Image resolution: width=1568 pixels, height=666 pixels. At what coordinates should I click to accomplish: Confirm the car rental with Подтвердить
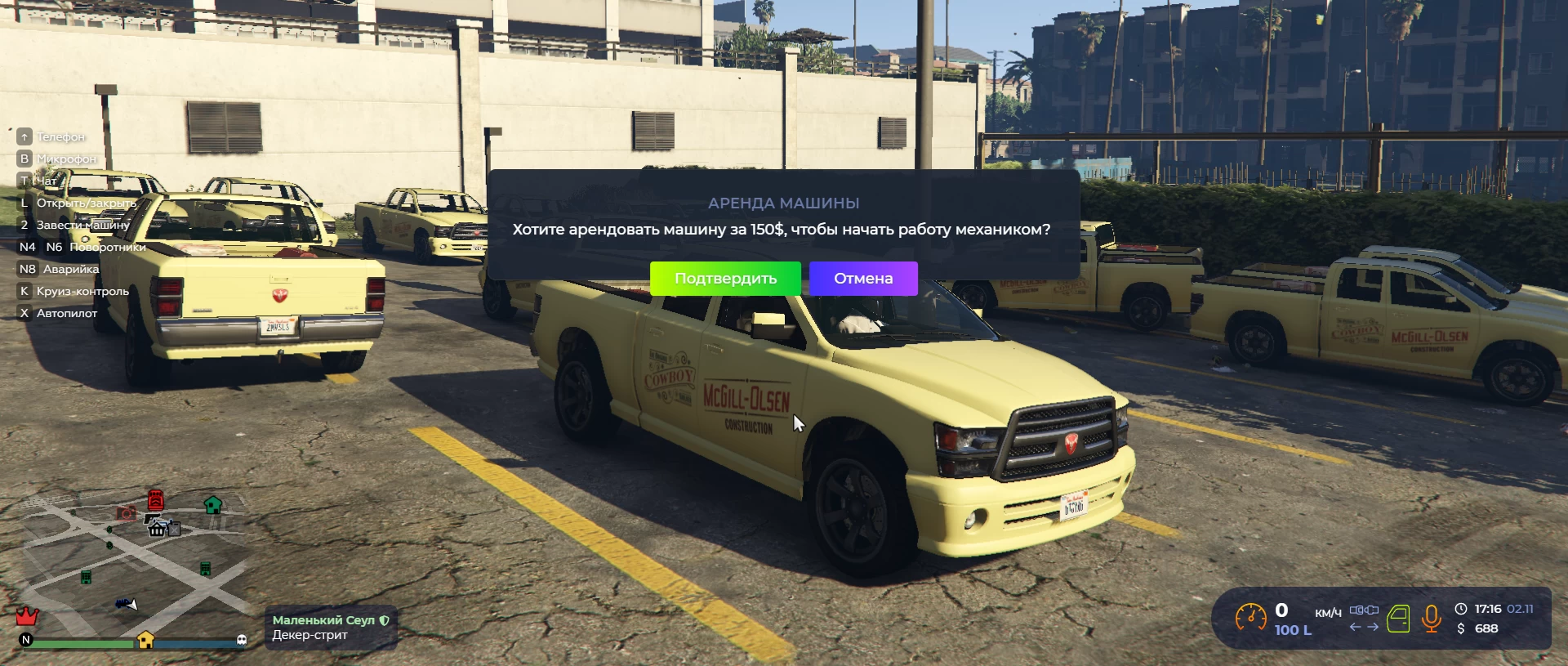click(x=725, y=279)
